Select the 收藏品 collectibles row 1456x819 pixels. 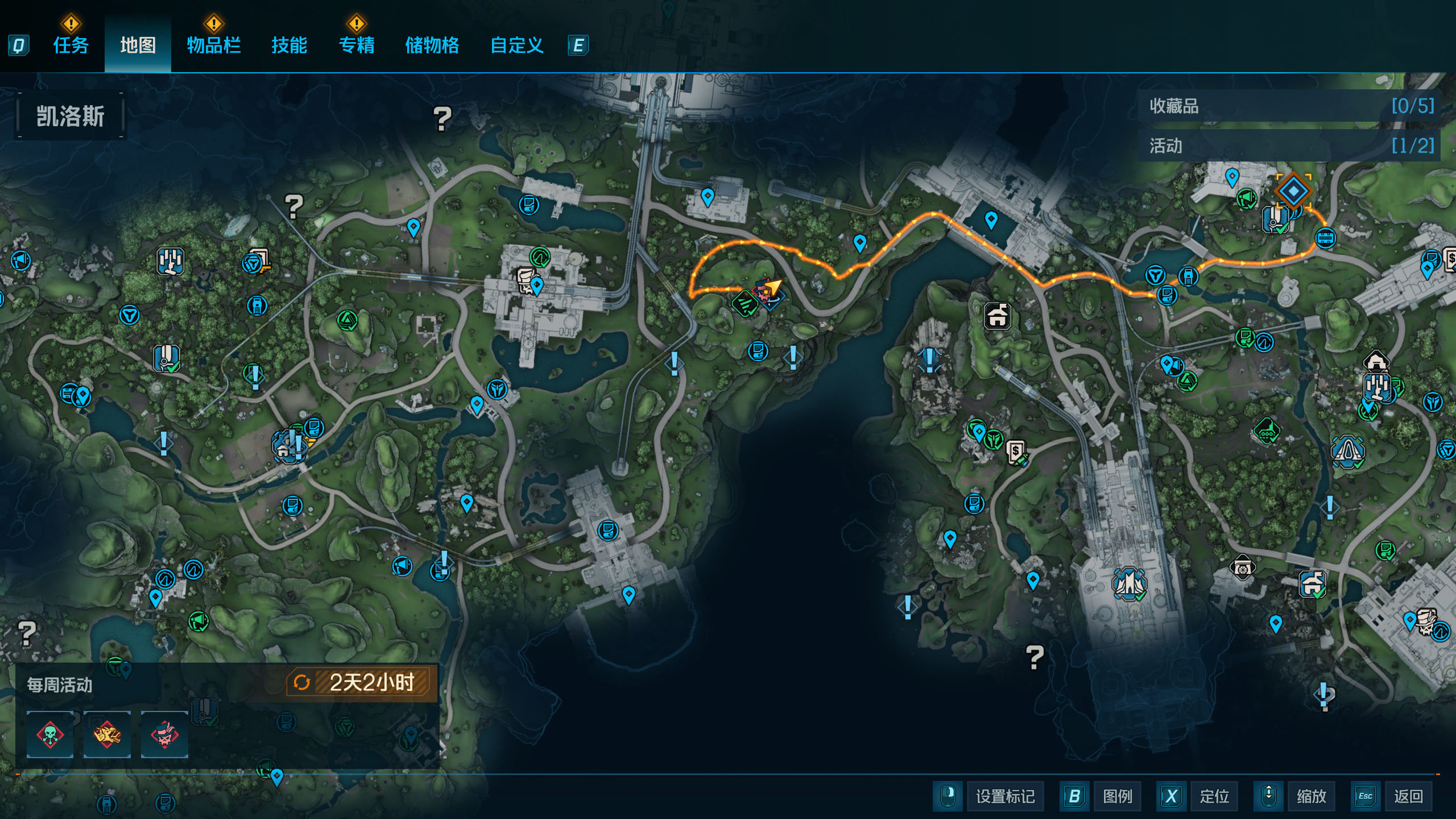[1289, 106]
